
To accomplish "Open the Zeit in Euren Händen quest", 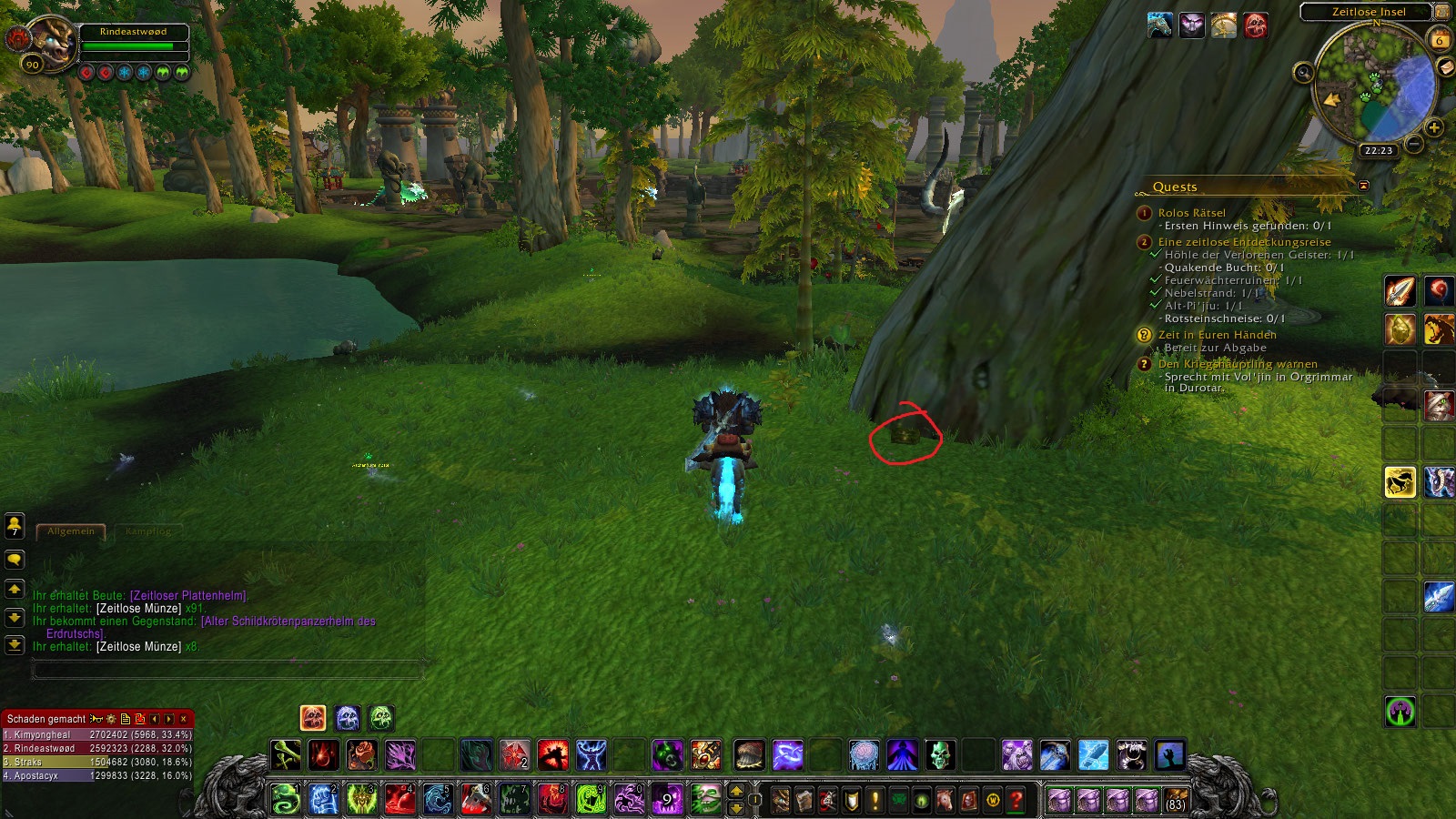I will [1217, 335].
